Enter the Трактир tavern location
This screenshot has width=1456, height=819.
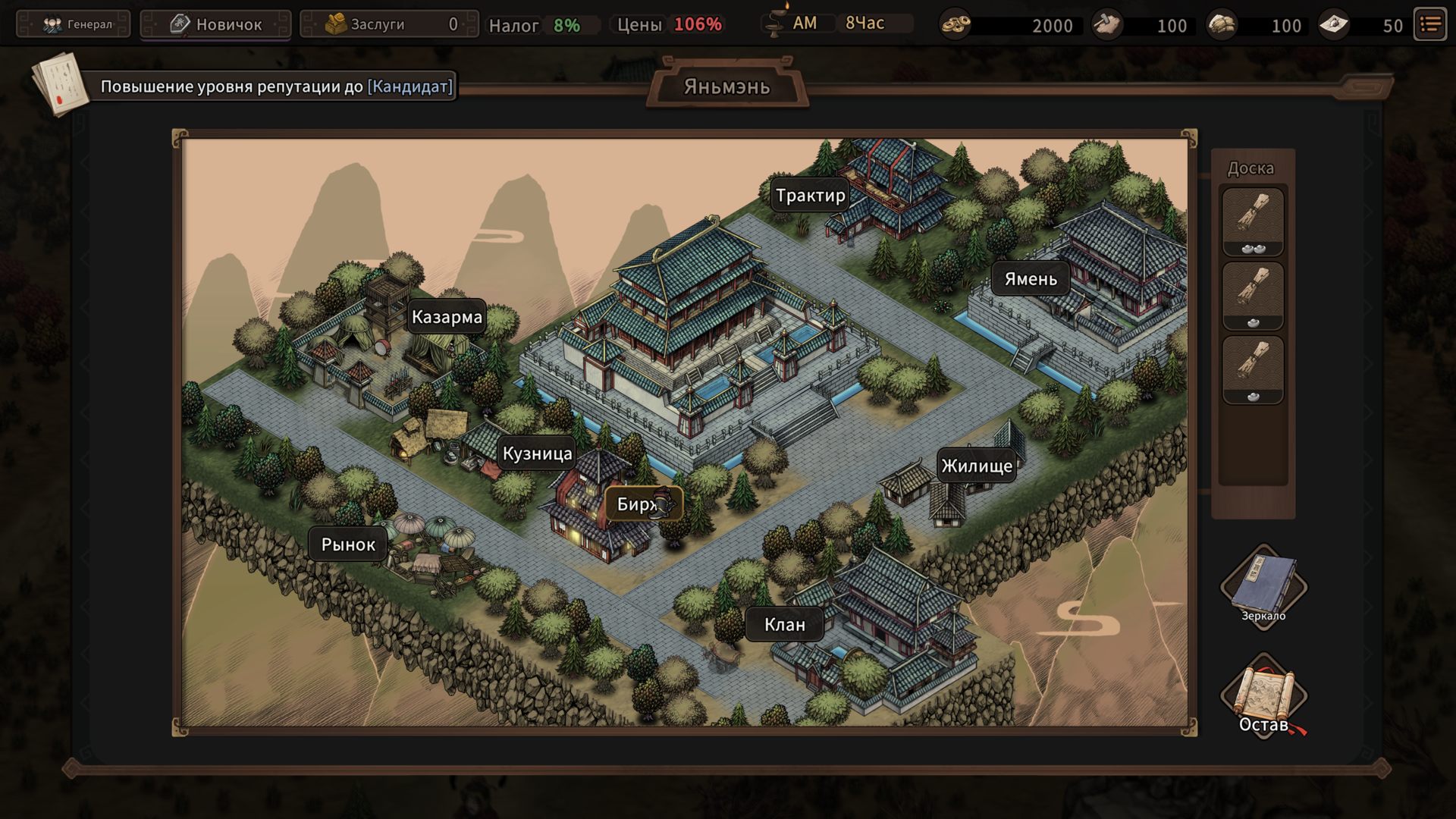pos(810,196)
